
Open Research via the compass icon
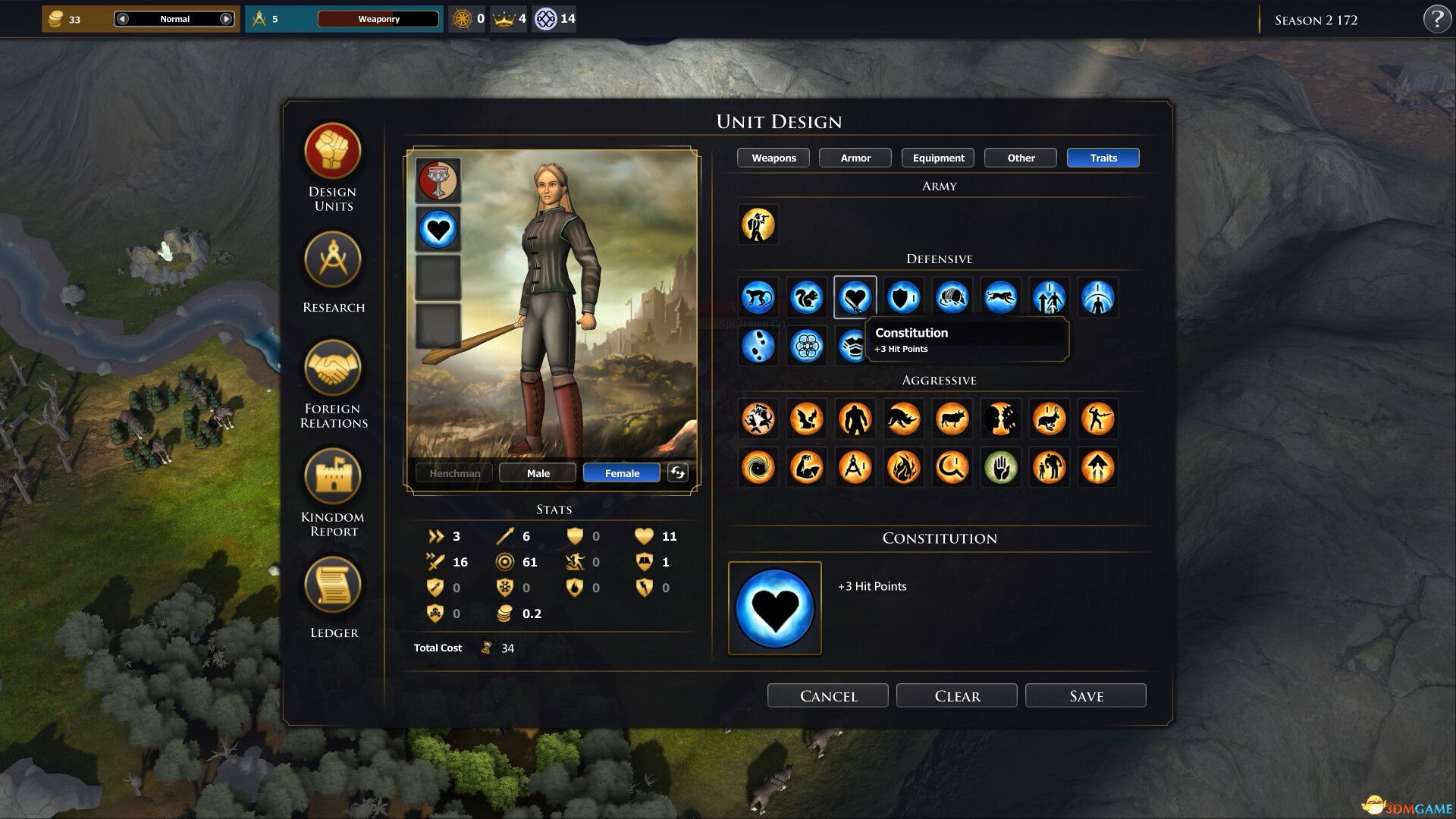[x=332, y=260]
